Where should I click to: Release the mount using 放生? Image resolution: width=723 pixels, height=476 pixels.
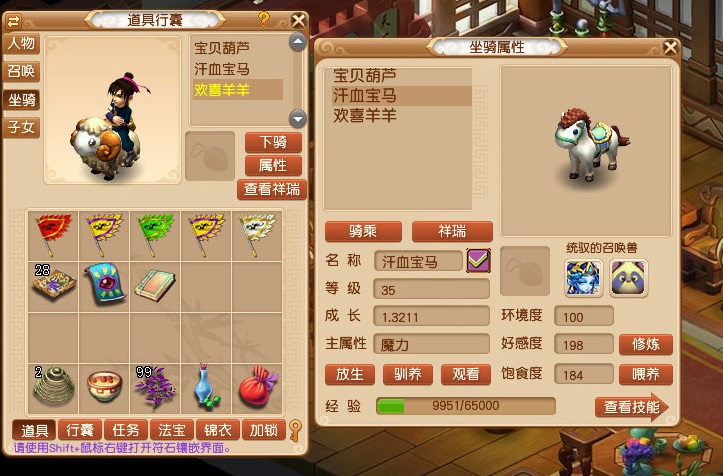coord(349,374)
